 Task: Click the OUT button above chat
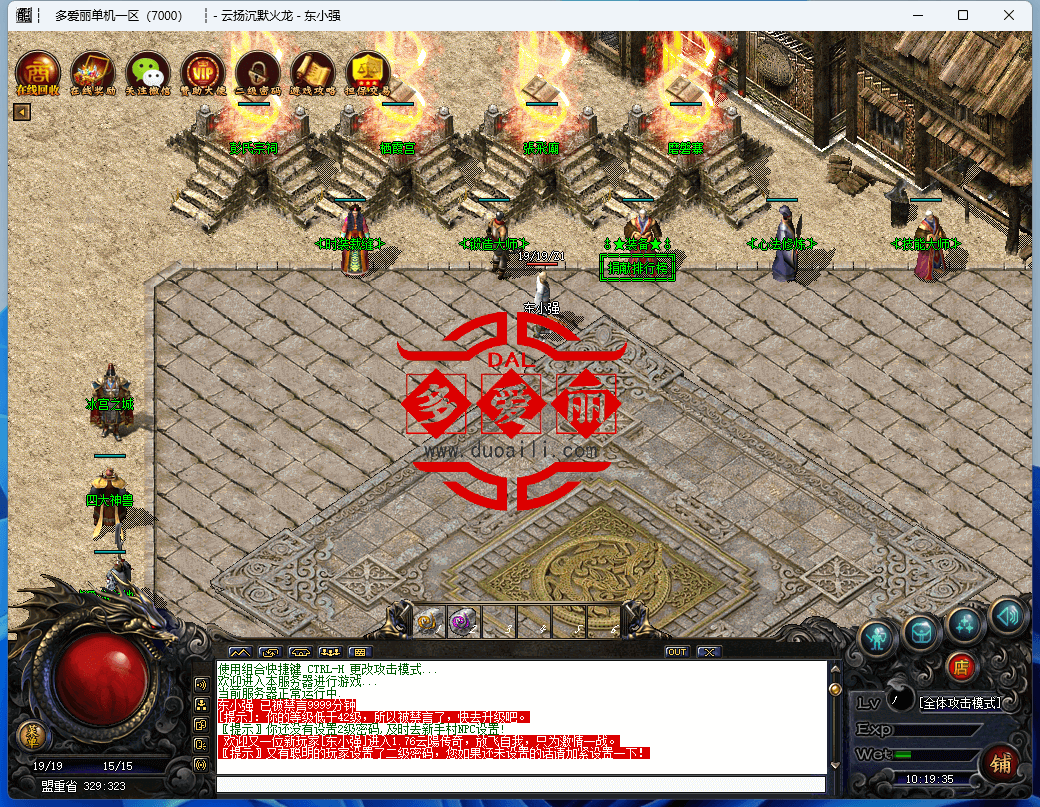pos(677,652)
